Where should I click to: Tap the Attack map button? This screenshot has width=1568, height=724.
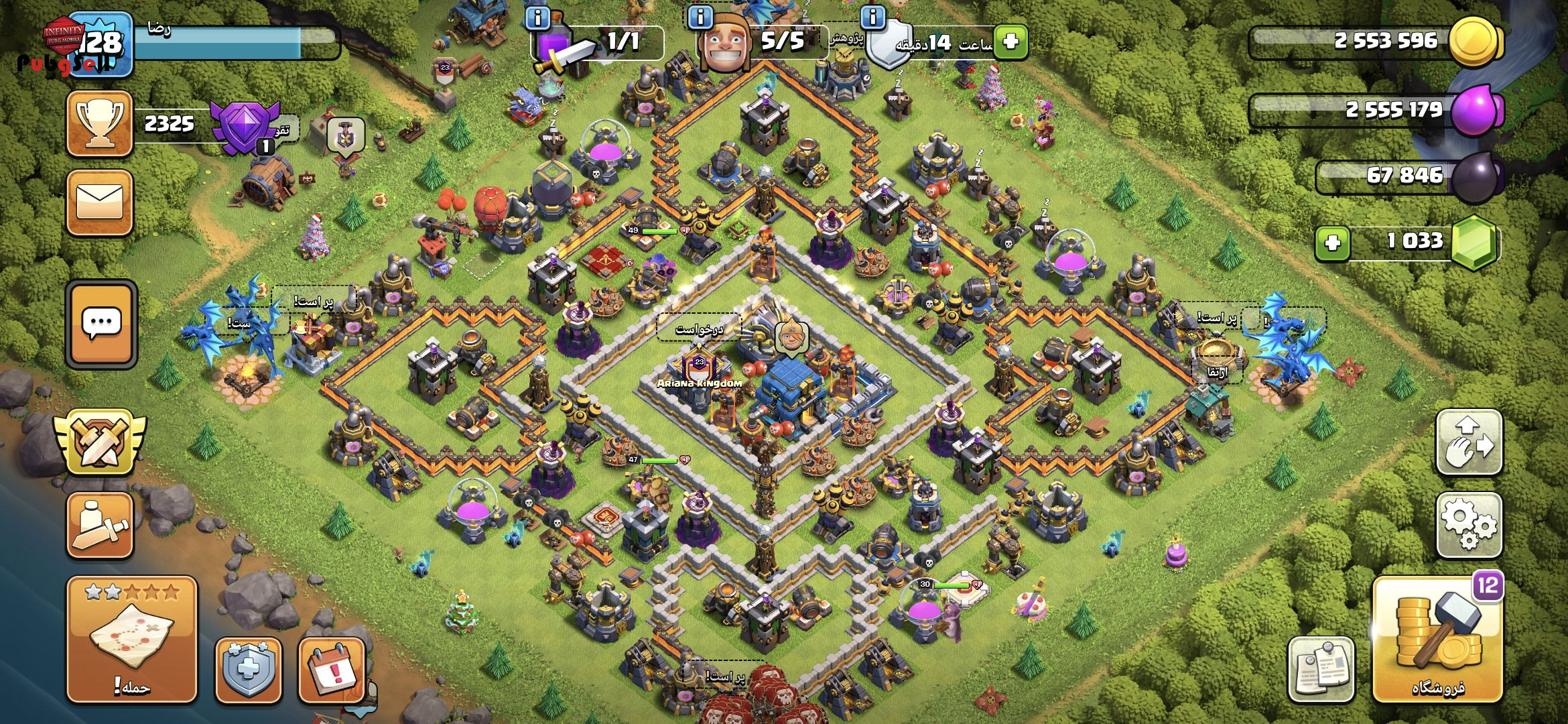[132, 640]
